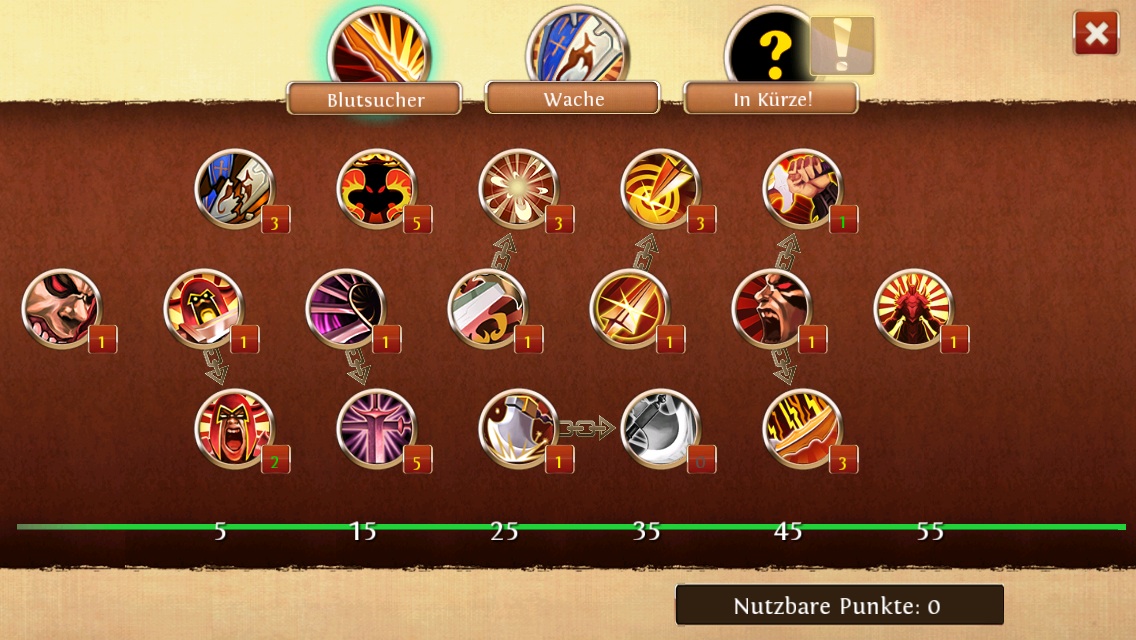Viewport: 1136px width, 640px height.
Task: Select the sword and blue shield skill
Action: pyautogui.click(x=235, y=189)
